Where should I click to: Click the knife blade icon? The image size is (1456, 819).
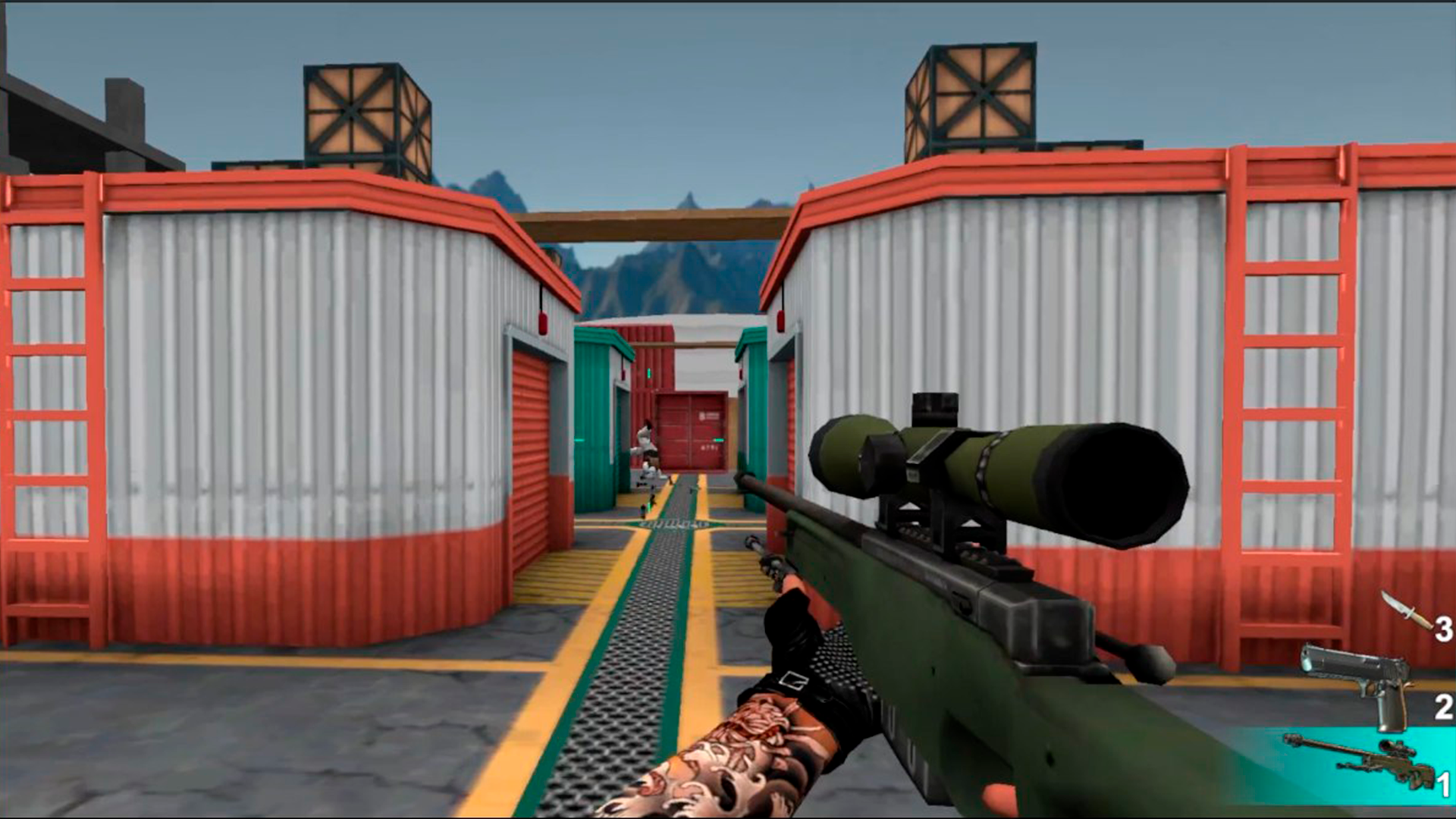point(1395,603)
